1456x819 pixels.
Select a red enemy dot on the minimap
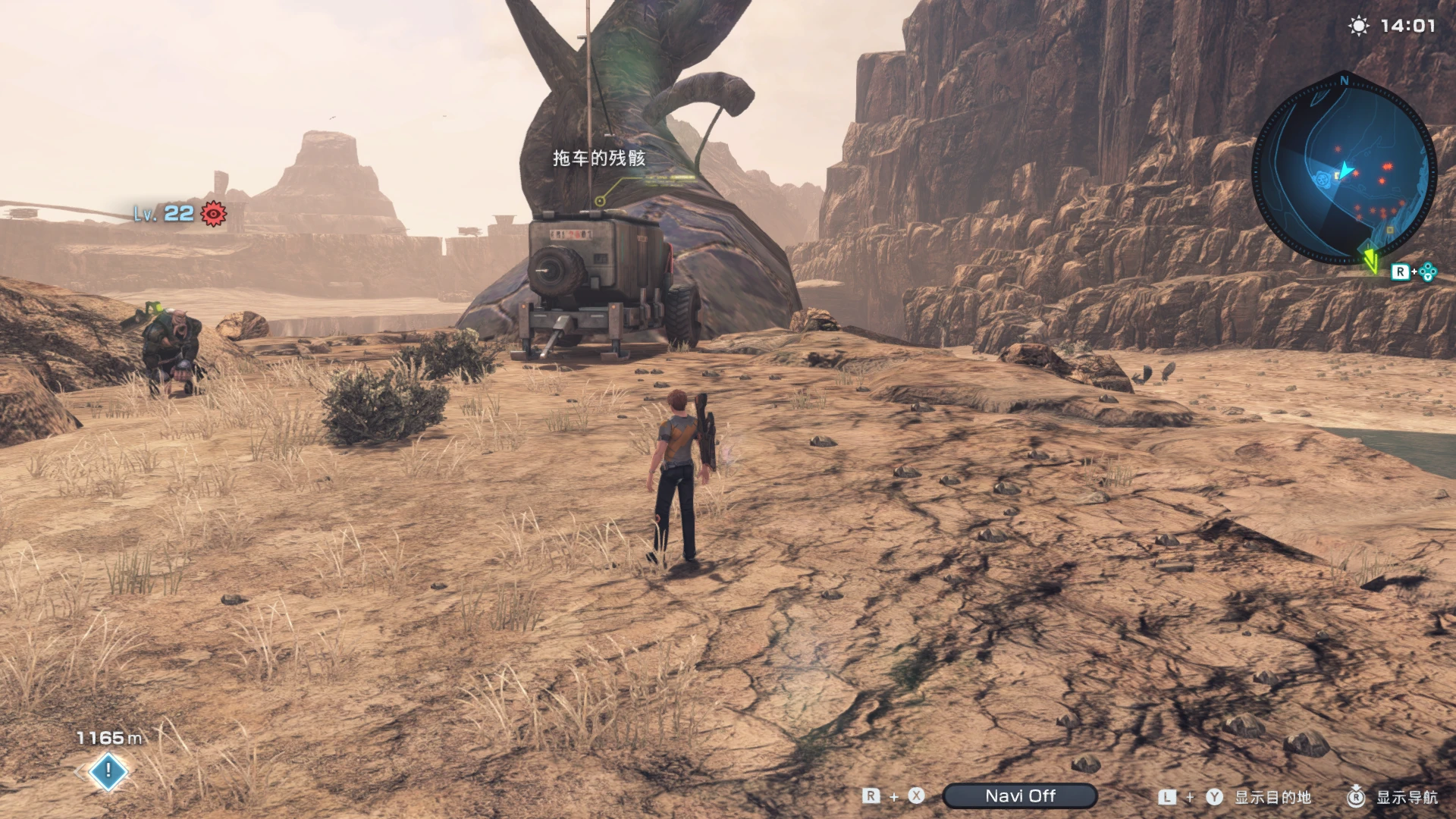(1388, 166)
